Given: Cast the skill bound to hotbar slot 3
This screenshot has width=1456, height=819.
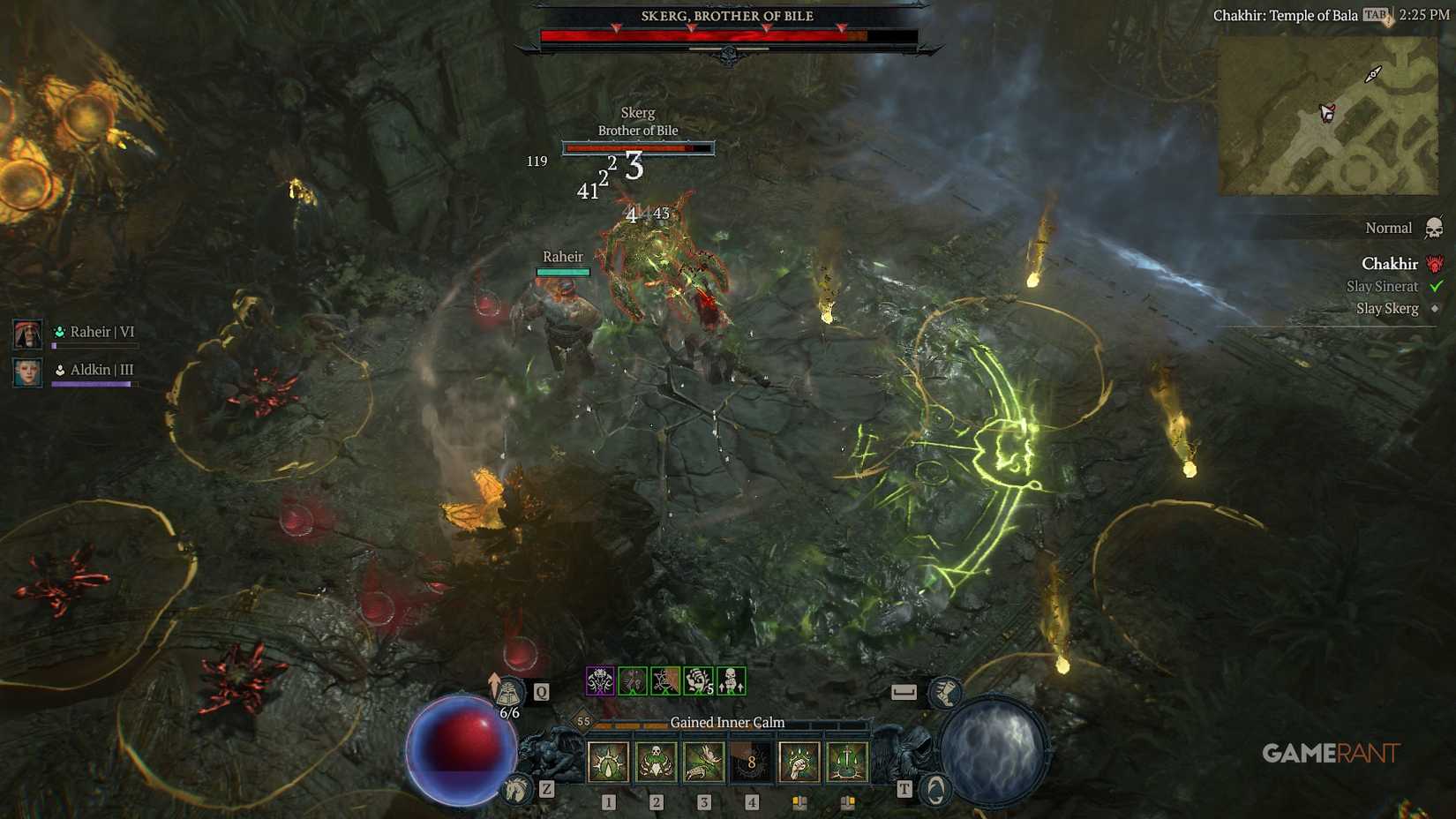Looking at the screenshot, I should point(703,762).
